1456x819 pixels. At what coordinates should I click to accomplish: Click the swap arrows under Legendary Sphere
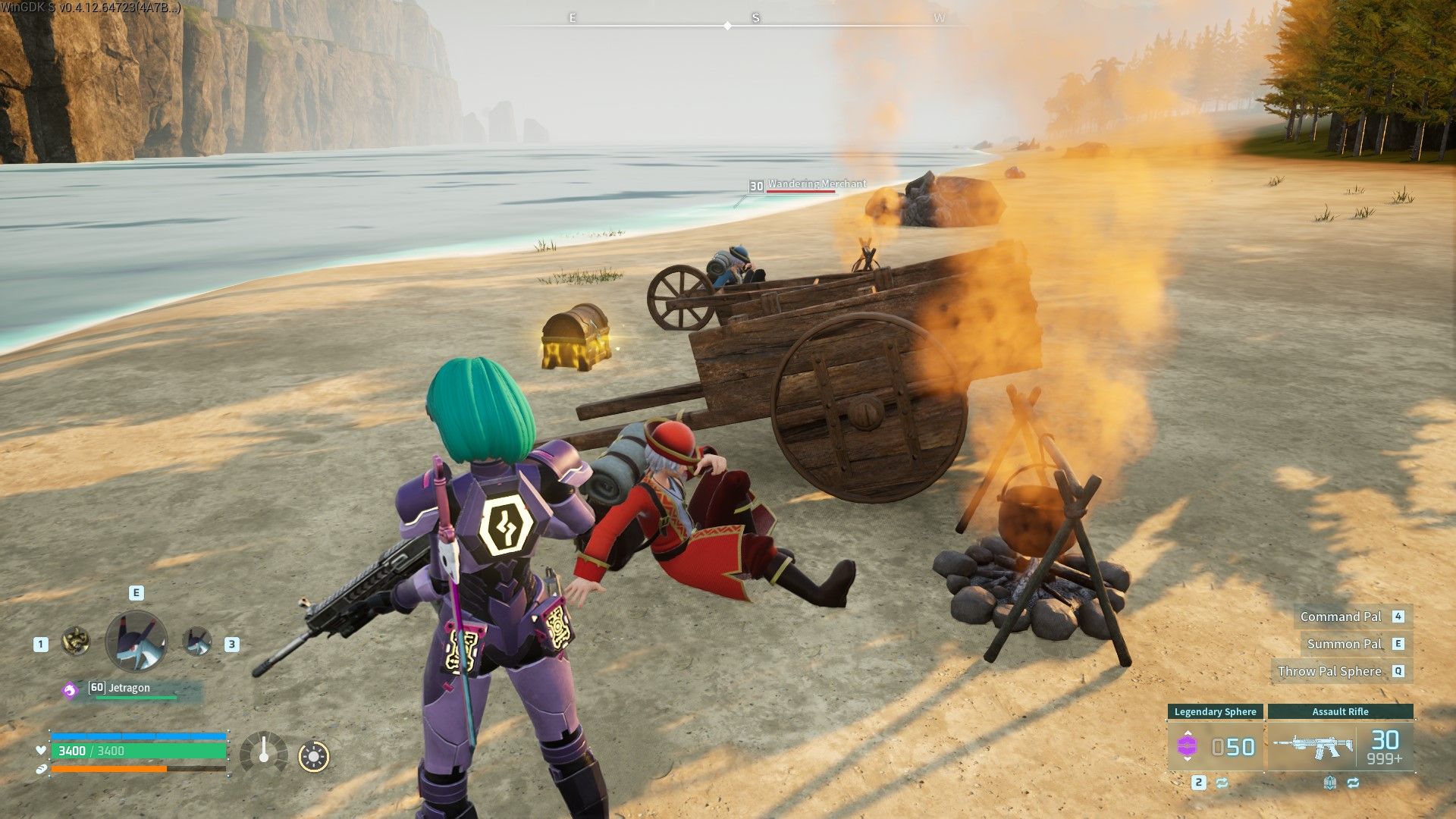click(1222, 783)
